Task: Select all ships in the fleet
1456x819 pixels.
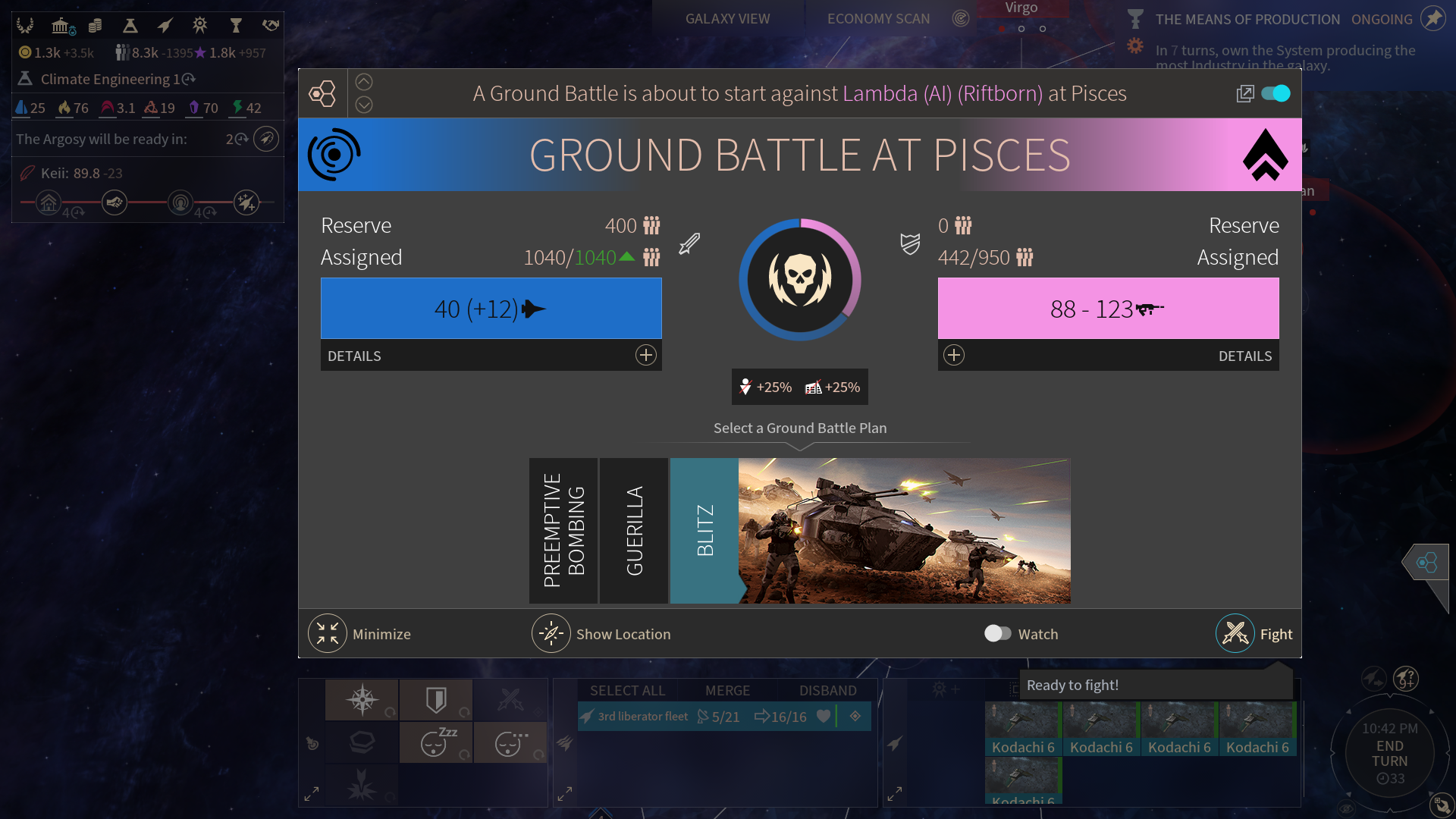Action: click(627, 691)
